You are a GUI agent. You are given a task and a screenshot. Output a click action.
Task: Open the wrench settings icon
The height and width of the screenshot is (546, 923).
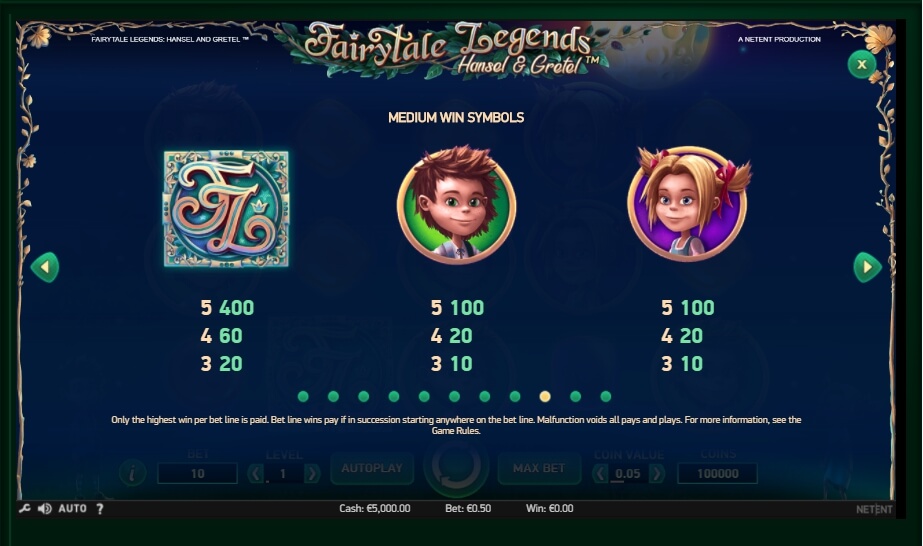(x=25, y=509)
